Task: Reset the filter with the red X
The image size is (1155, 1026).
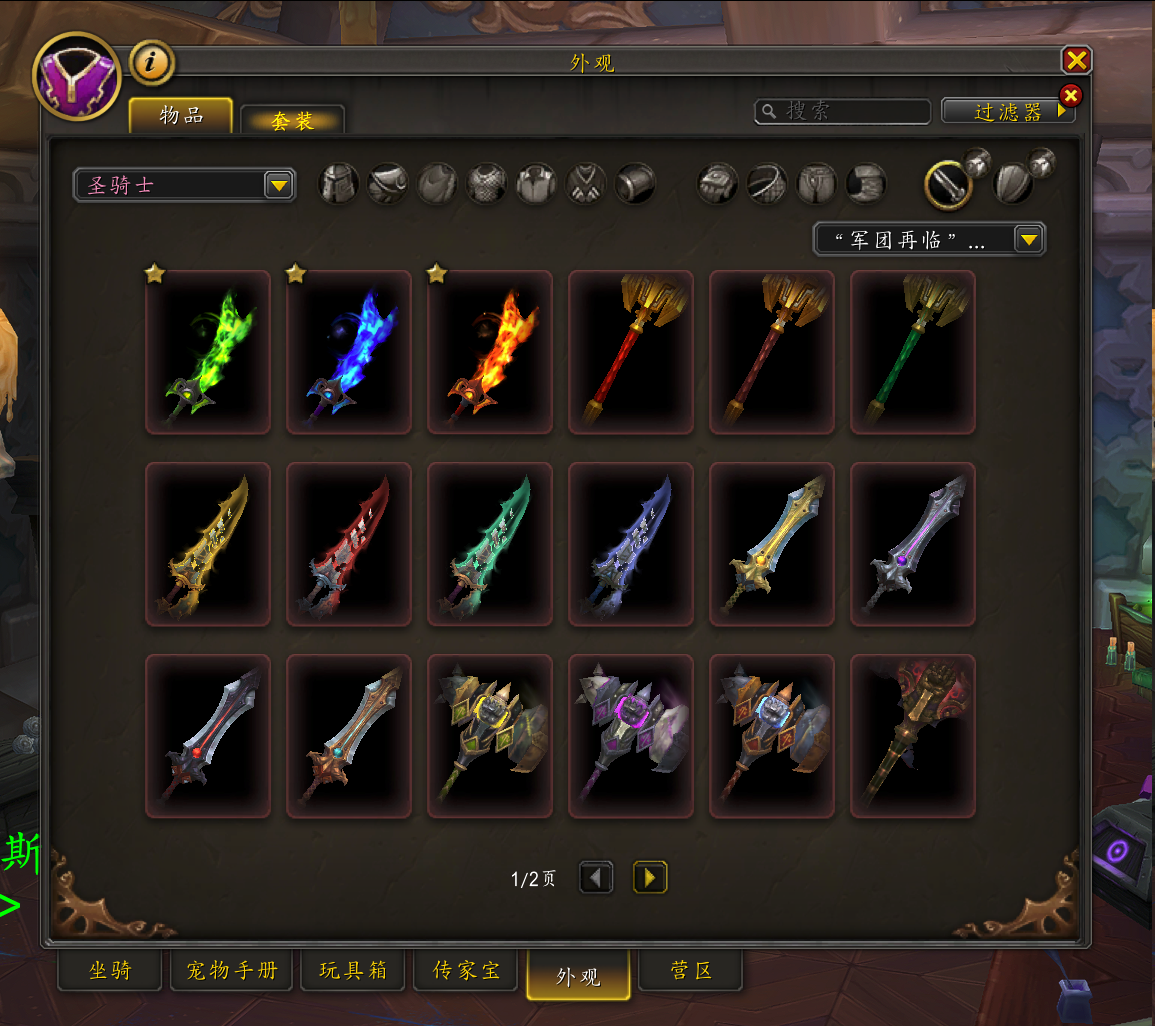Action: pyautogui.click(x=1070, y=96)
